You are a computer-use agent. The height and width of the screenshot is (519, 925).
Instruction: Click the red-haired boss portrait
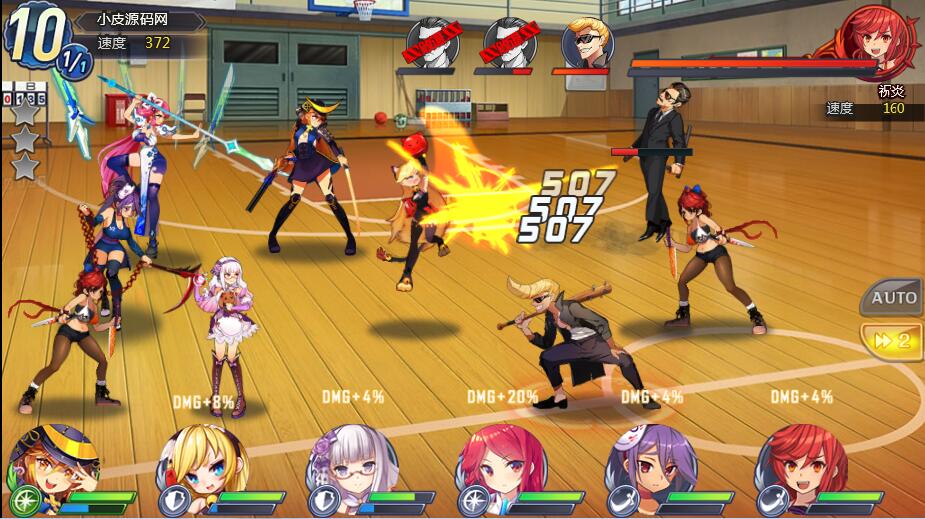pos(871,40)
